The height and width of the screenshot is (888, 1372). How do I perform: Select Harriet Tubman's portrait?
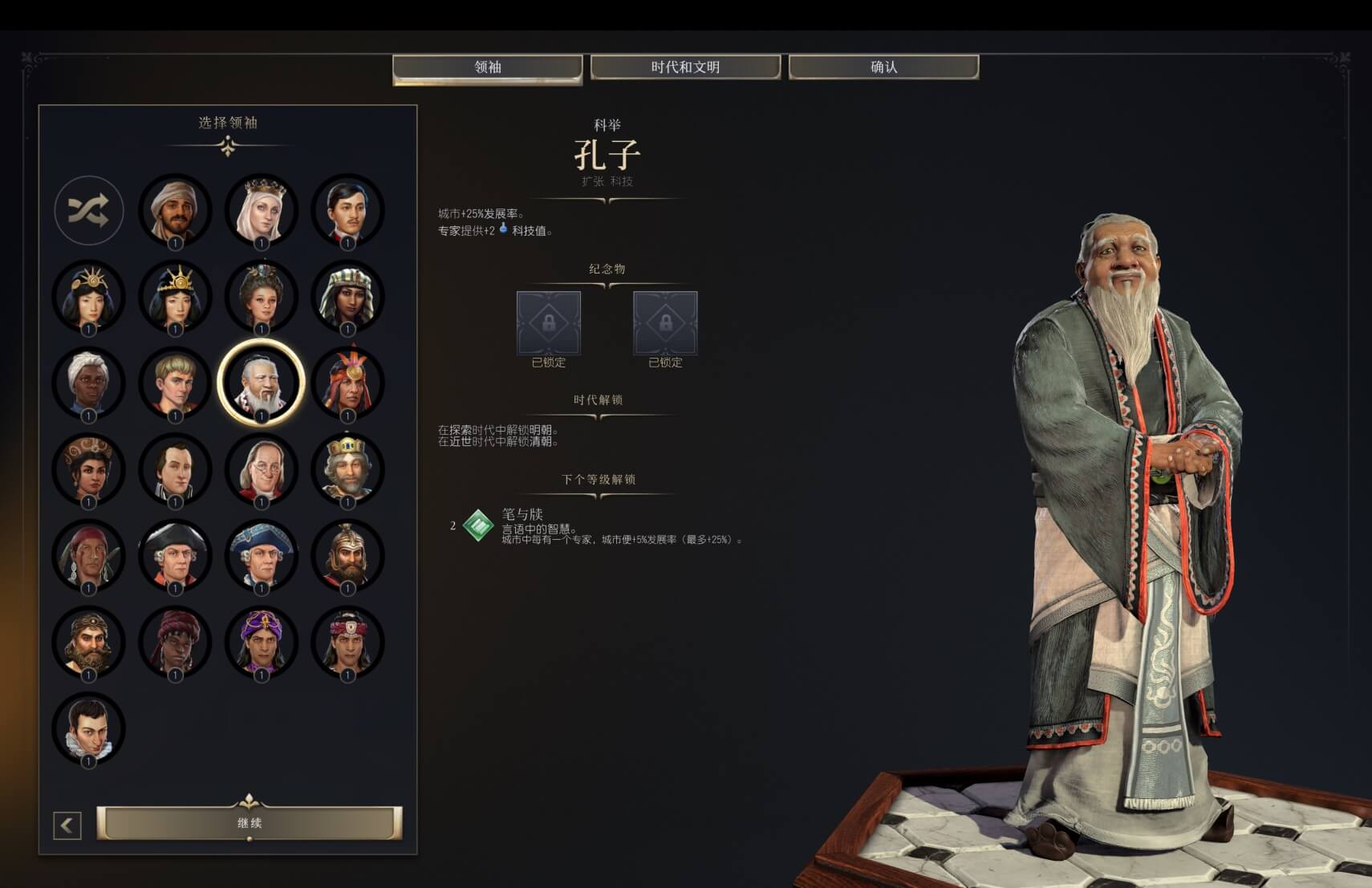pos(89,383)
